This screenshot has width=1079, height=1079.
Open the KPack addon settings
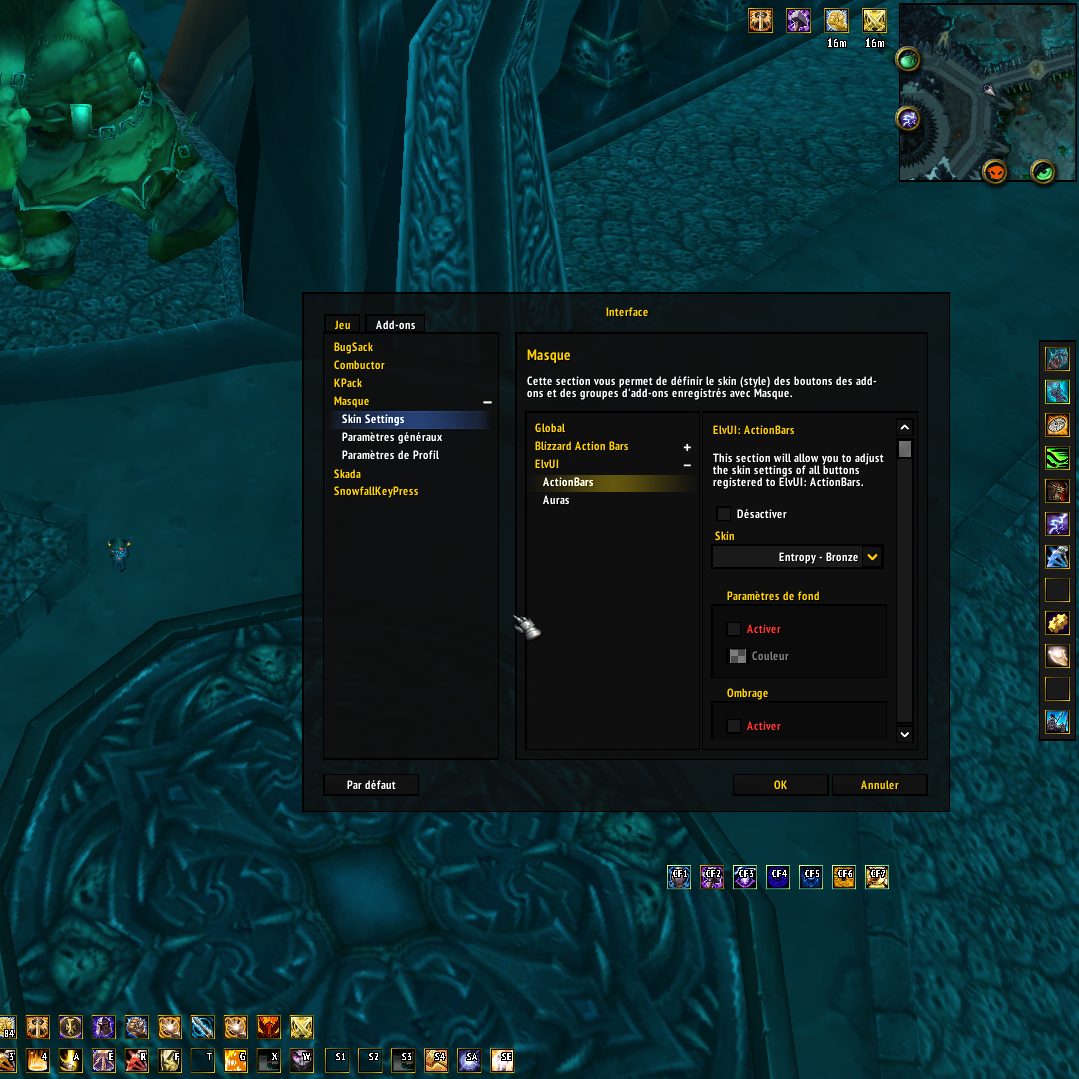348,383
